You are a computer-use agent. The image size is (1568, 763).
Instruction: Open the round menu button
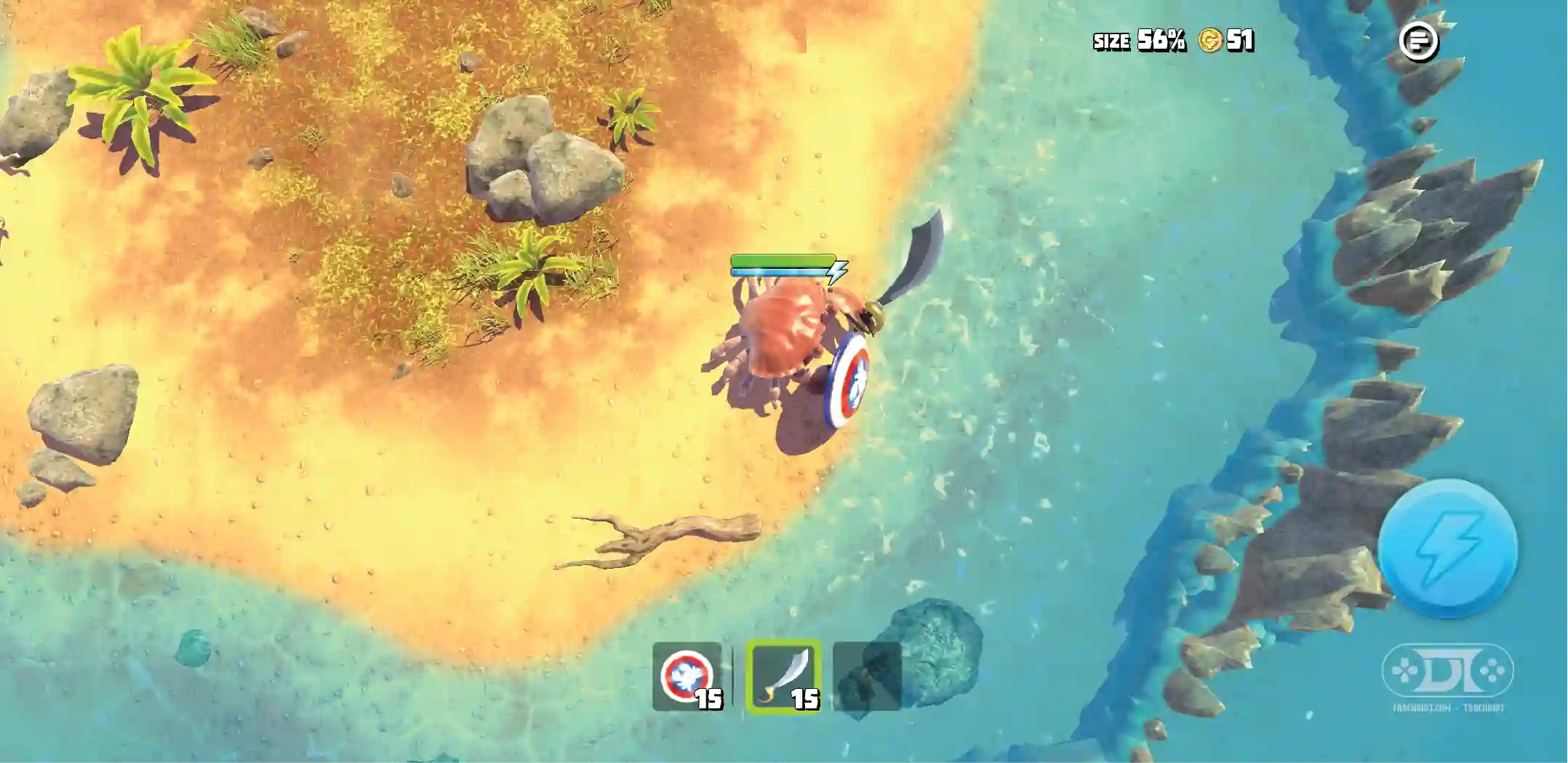tap(1418, 41)
